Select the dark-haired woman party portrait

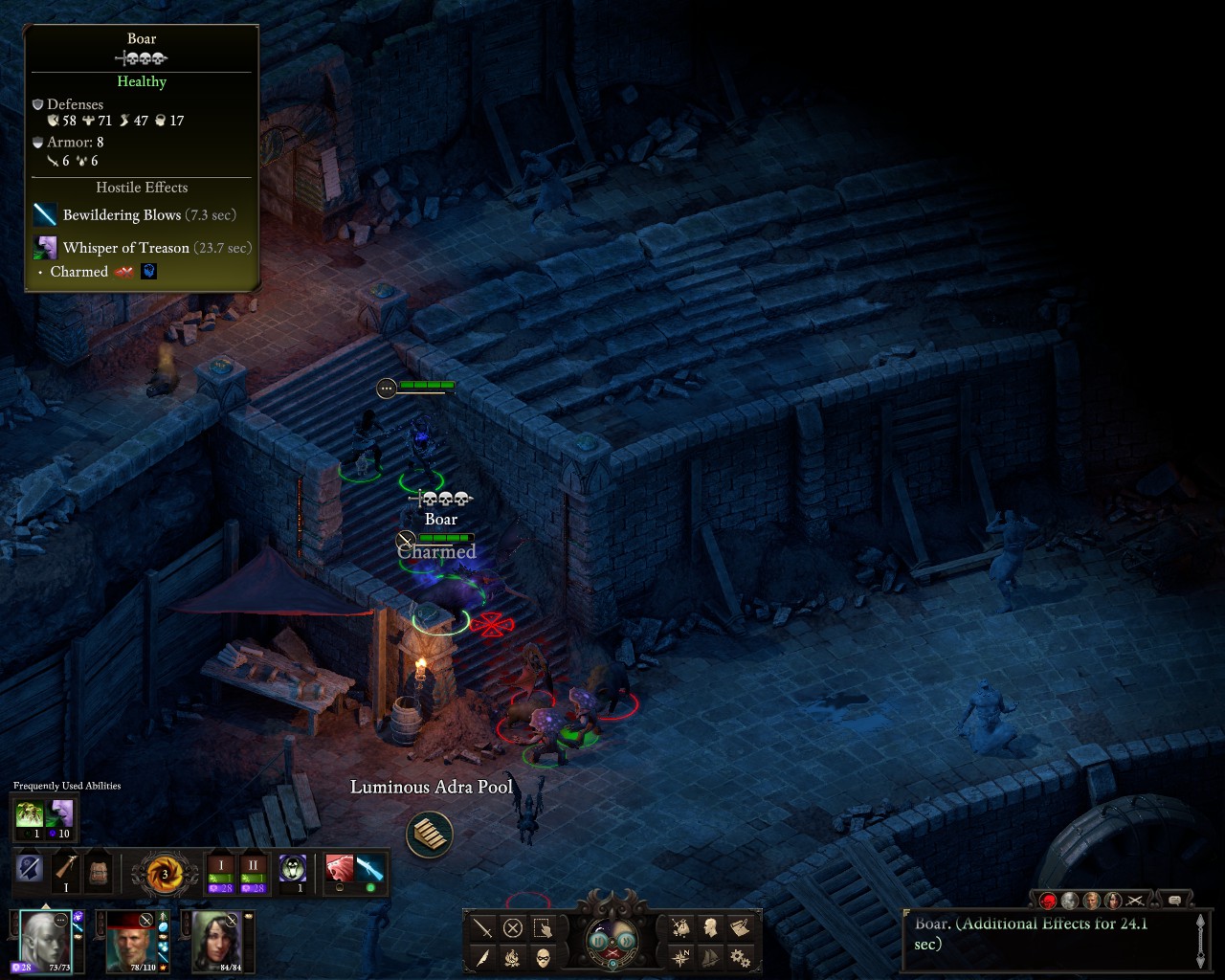pyautogui.click(x=216, y=939)
